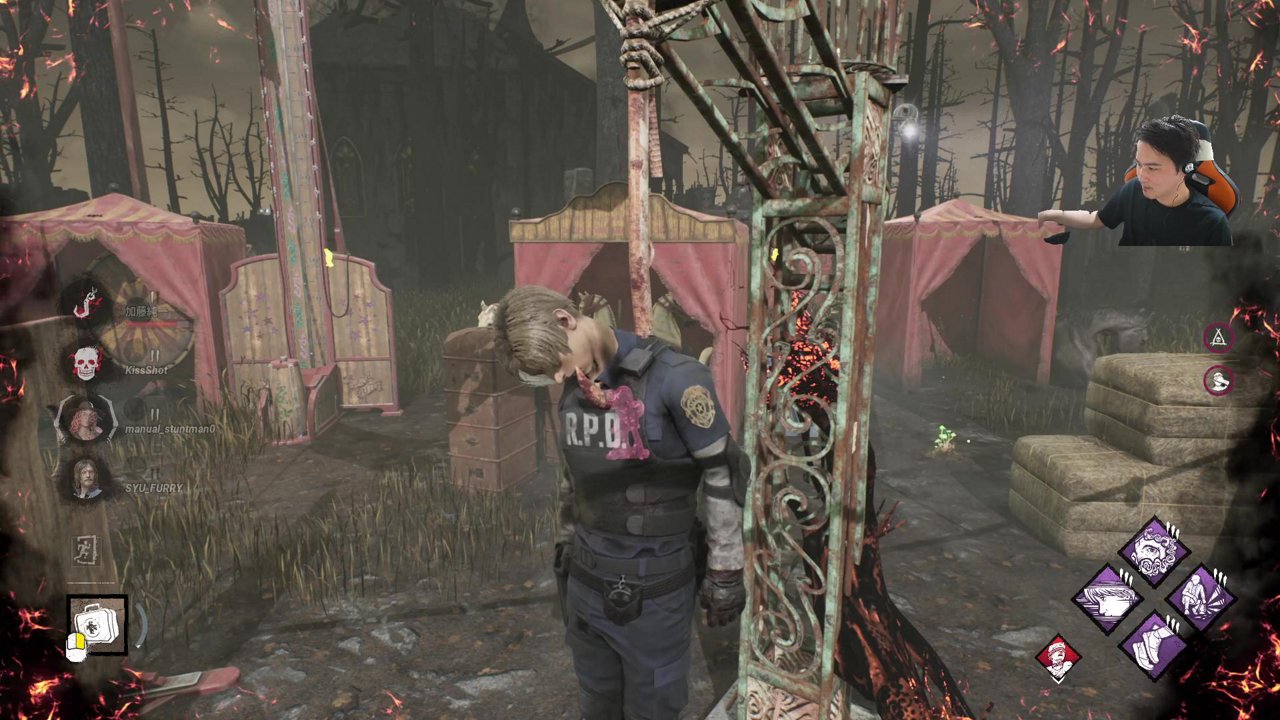Select KissShot's skull status icon
This screenshot has width=1280, height=720.
click(86, 363)
